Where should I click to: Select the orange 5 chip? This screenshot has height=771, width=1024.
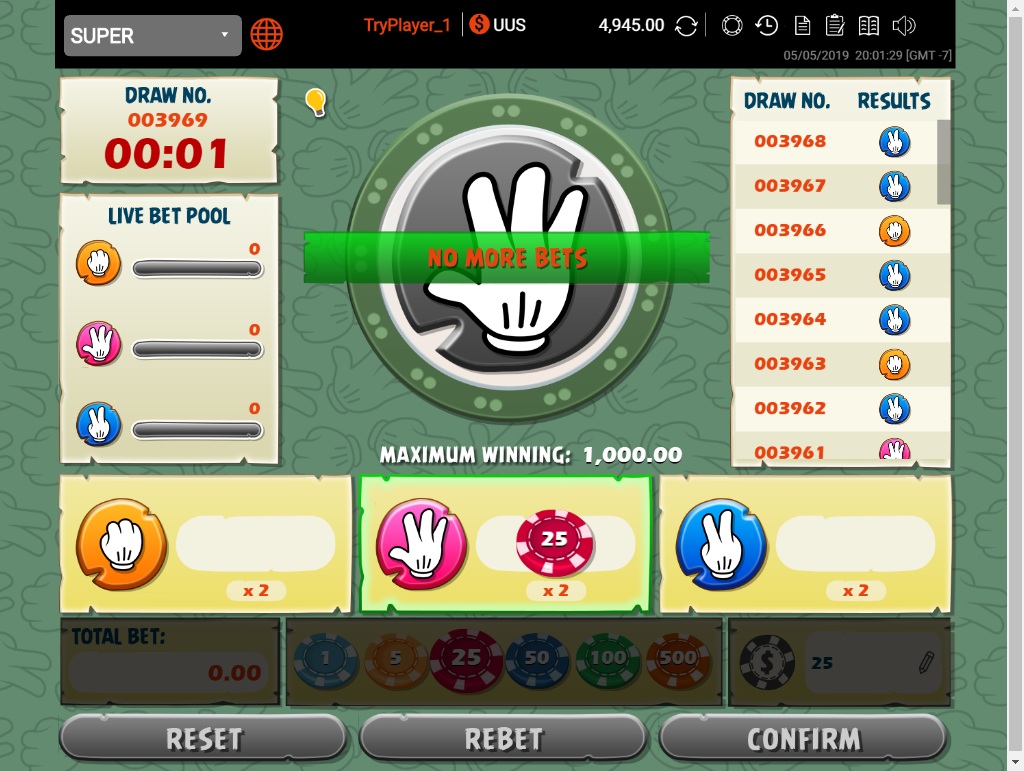click(x=394, y=659)
